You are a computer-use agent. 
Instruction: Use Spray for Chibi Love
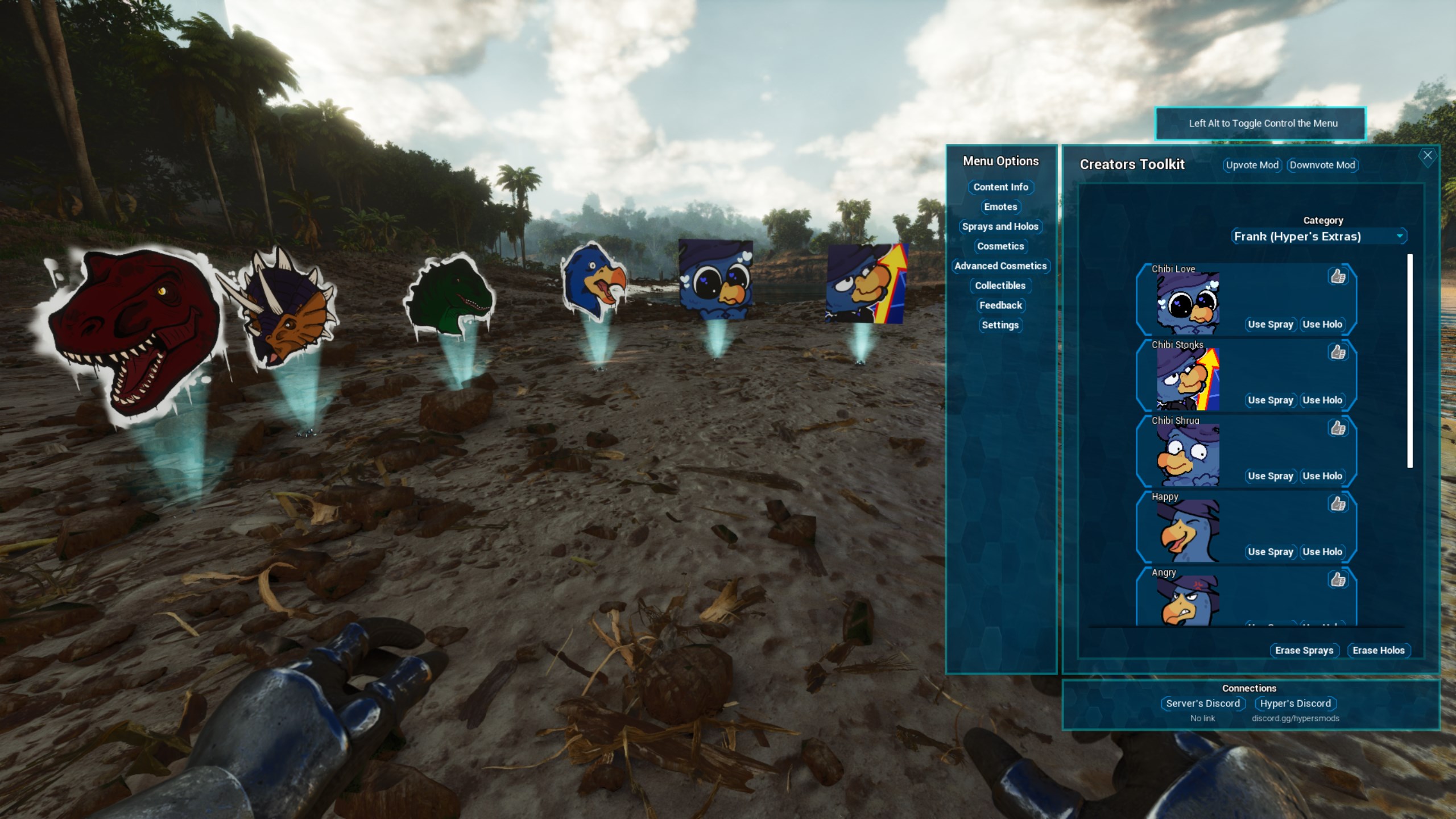1270,324
